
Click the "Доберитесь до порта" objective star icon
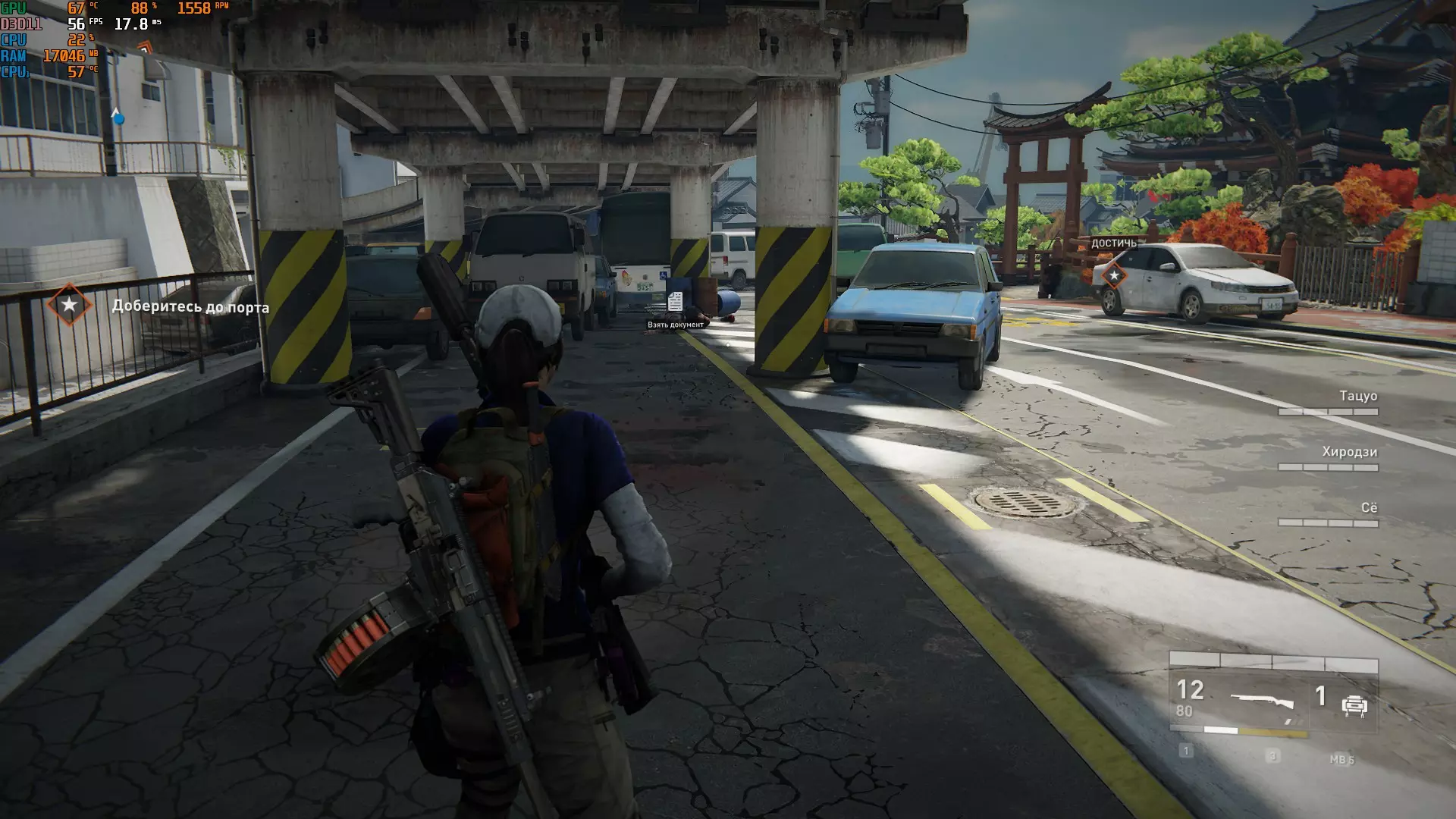pos(69,305)
